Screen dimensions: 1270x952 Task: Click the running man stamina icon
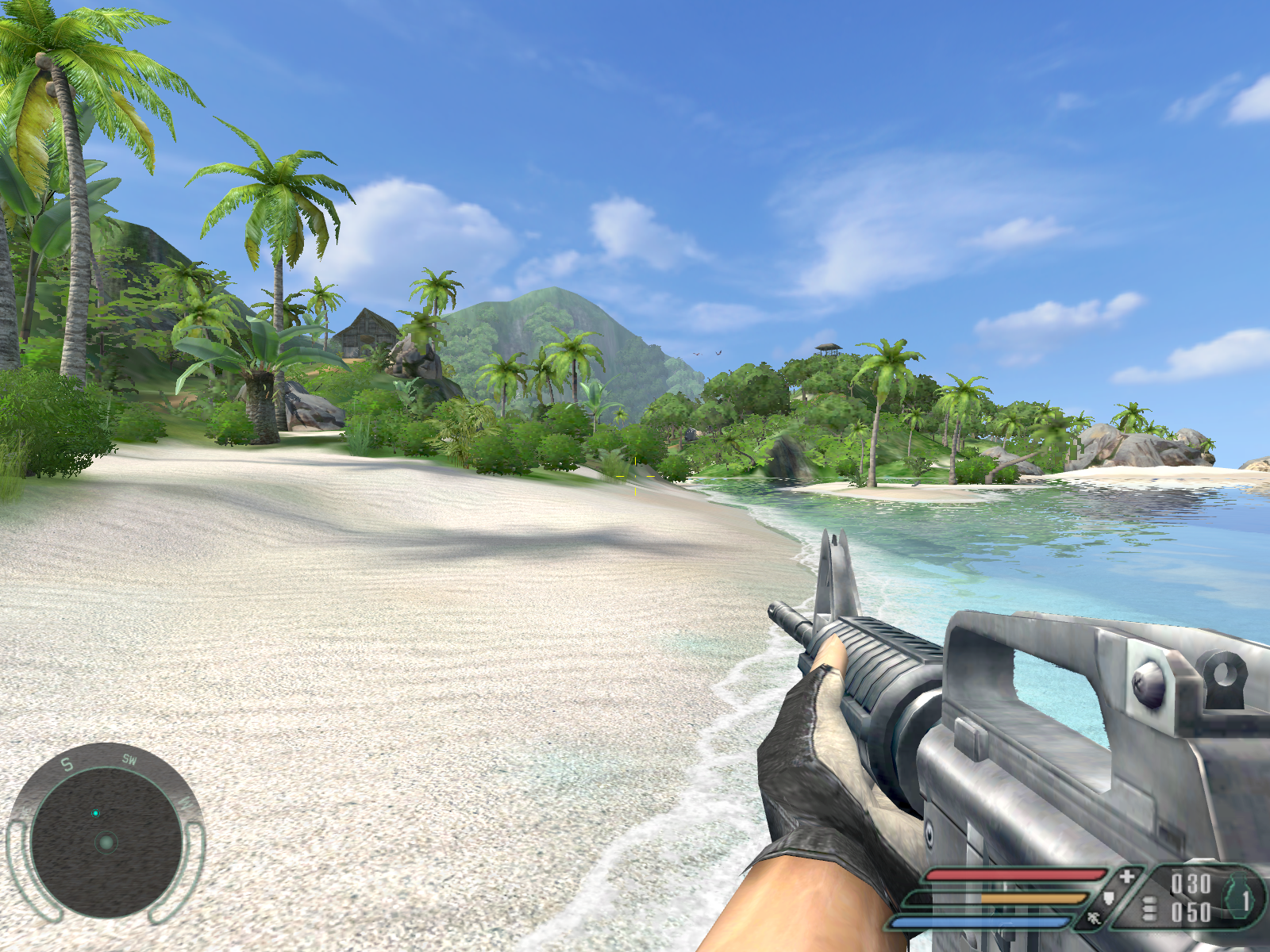(x=1095, y=919)
